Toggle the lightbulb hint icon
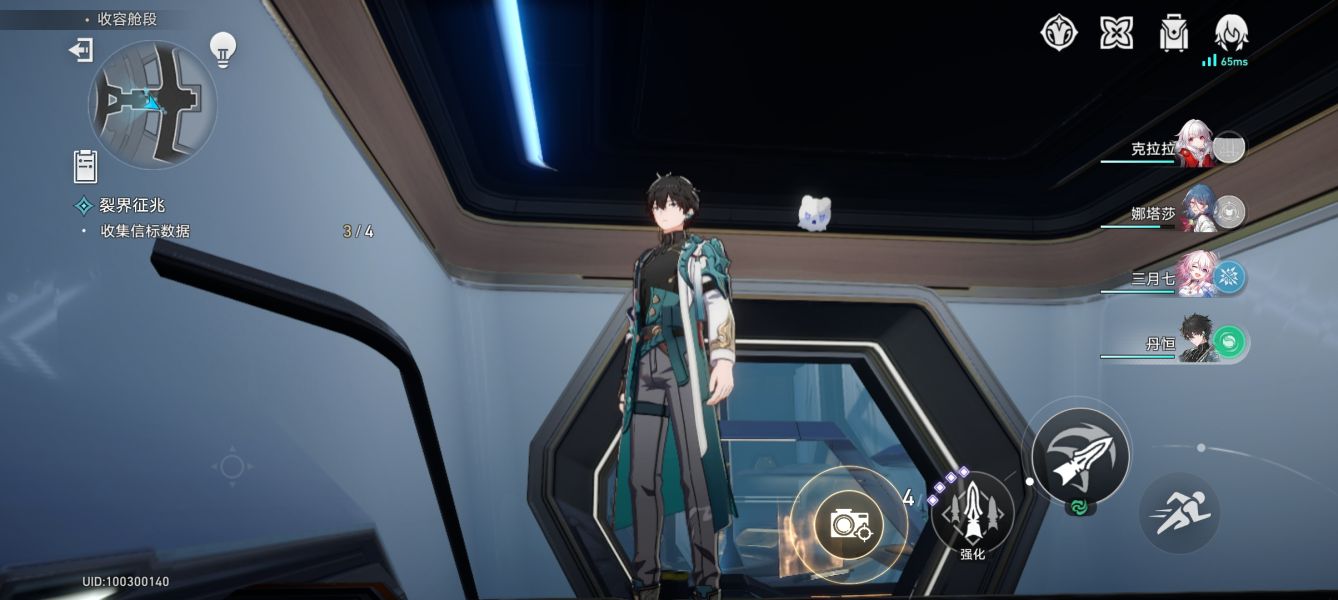 click(x=222, y=49)
